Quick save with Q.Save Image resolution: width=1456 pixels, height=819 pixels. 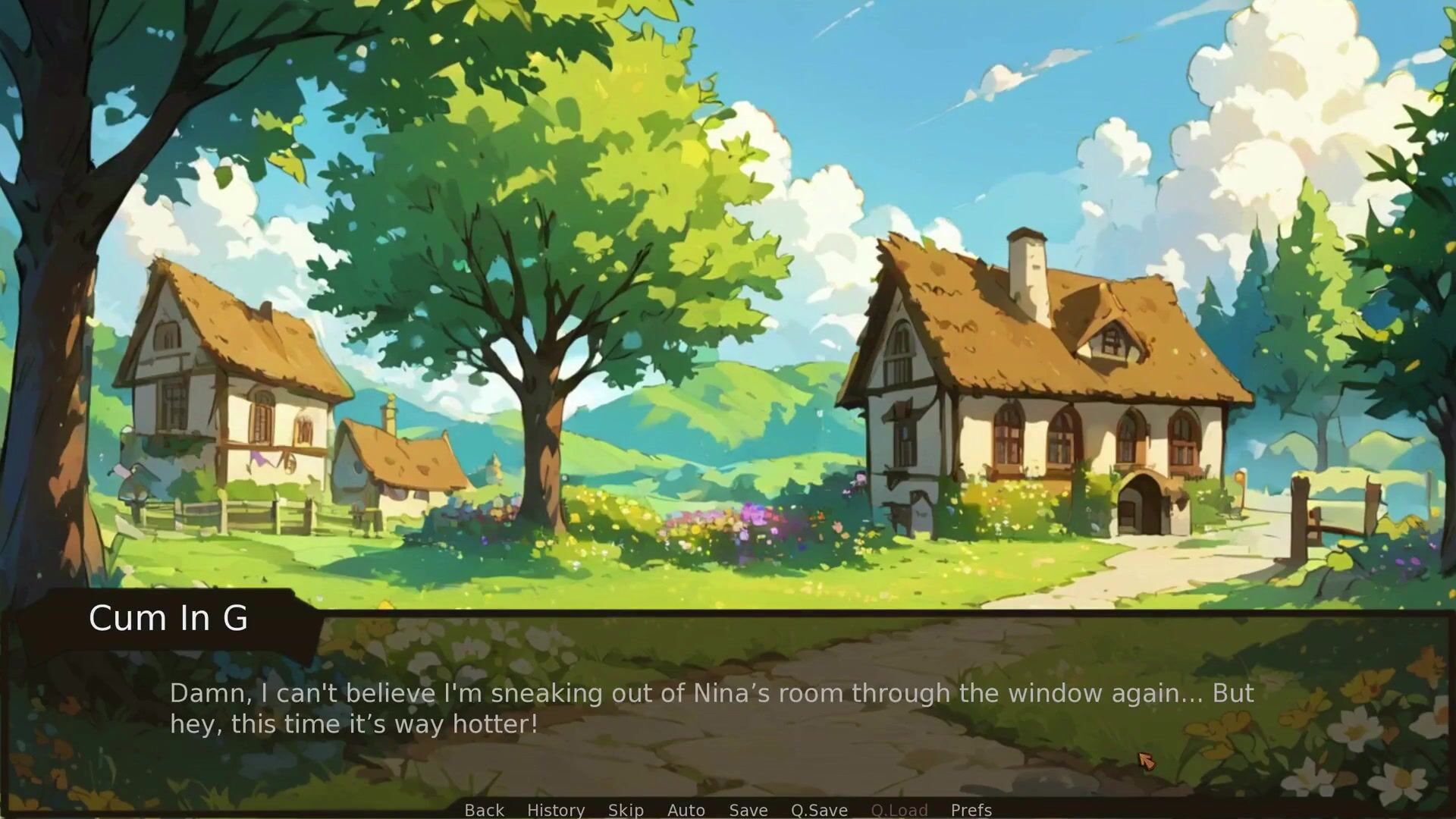point(819,810)
